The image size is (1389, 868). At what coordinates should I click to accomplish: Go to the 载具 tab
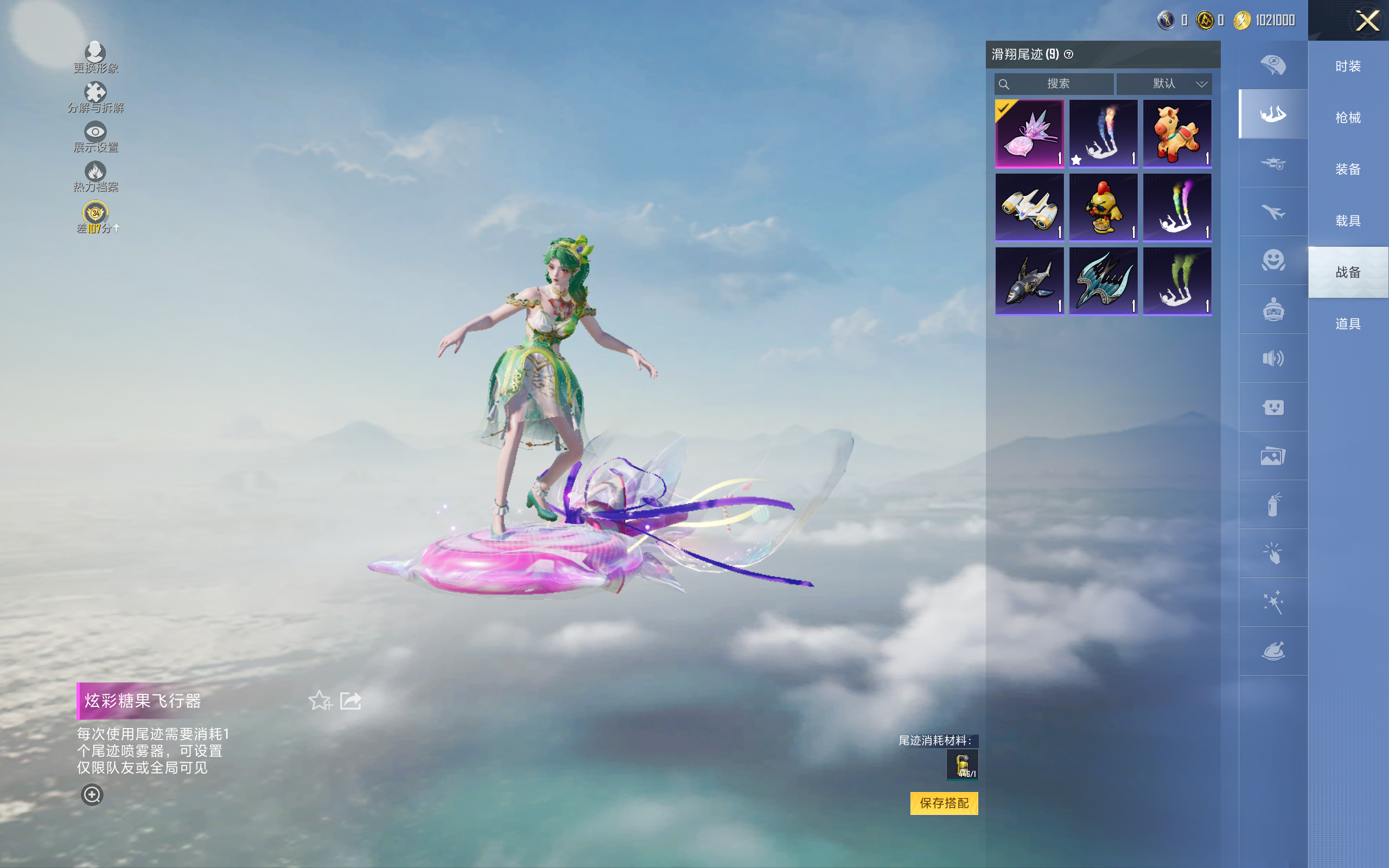[1347, 221]
